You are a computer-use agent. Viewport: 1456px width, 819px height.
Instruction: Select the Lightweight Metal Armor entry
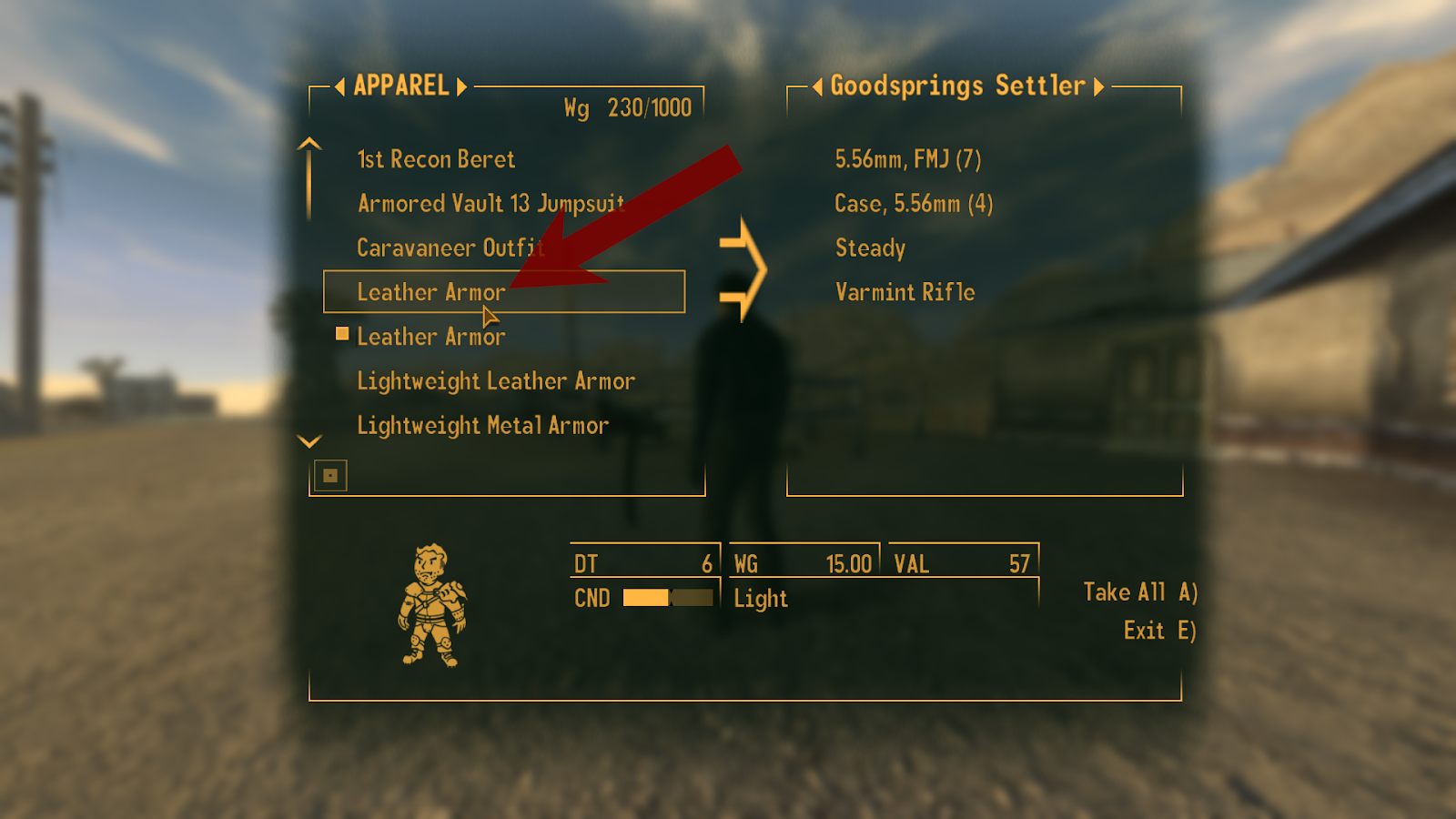(x=483, y=424)
